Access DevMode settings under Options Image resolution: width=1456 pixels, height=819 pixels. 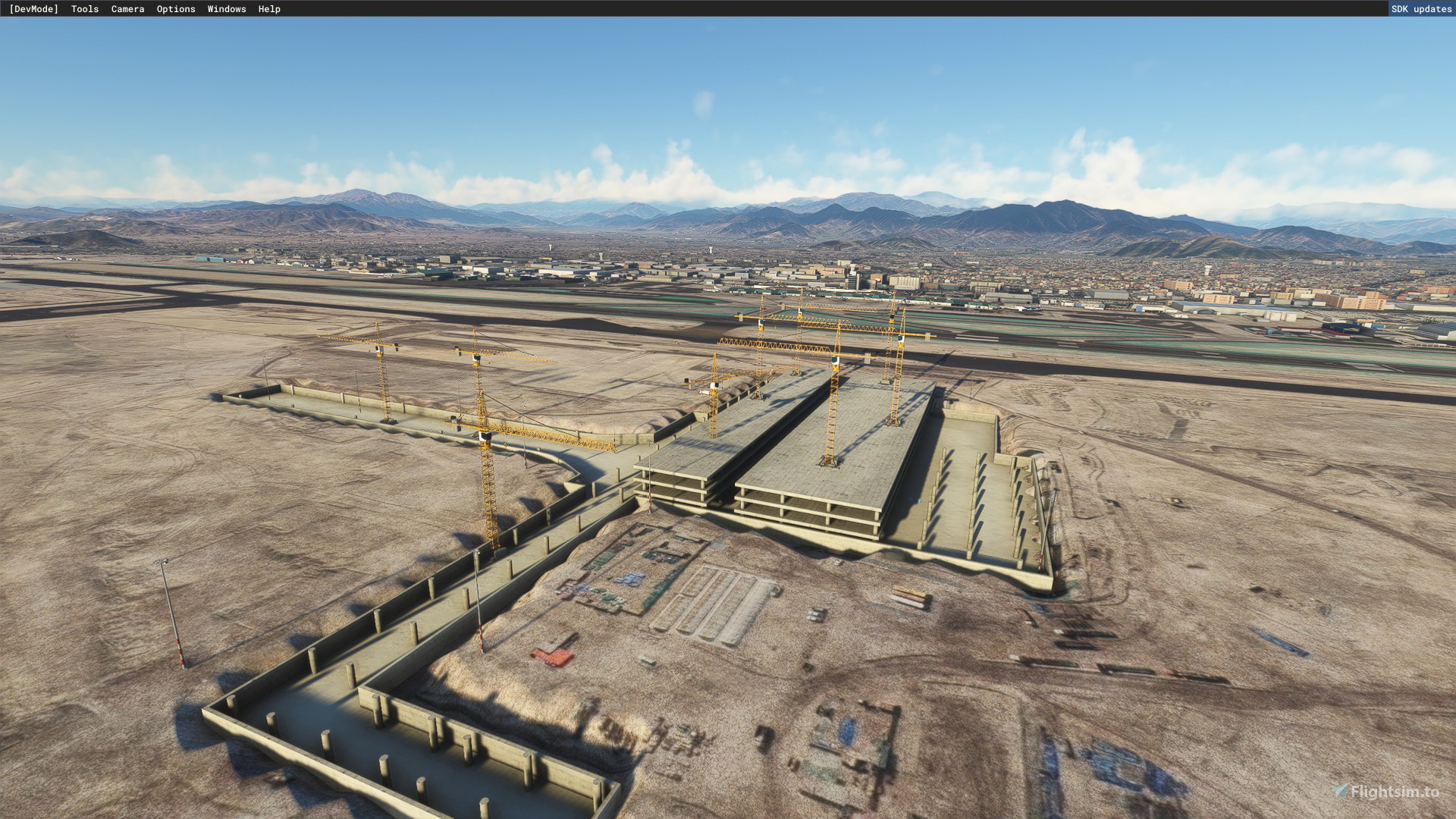point(175,9)
